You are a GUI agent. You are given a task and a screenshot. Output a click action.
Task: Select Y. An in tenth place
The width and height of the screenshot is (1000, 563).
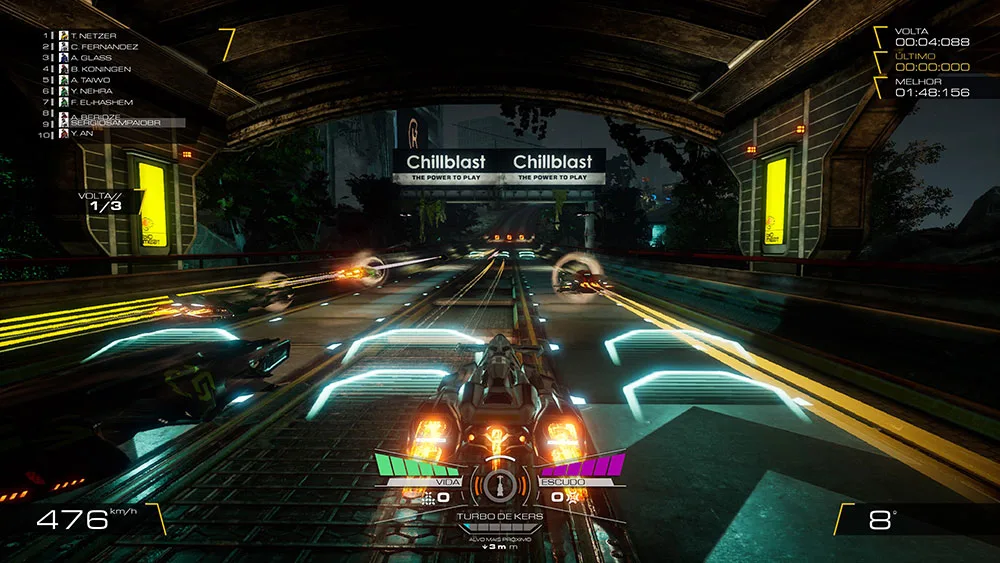click(x=82, y=133)
